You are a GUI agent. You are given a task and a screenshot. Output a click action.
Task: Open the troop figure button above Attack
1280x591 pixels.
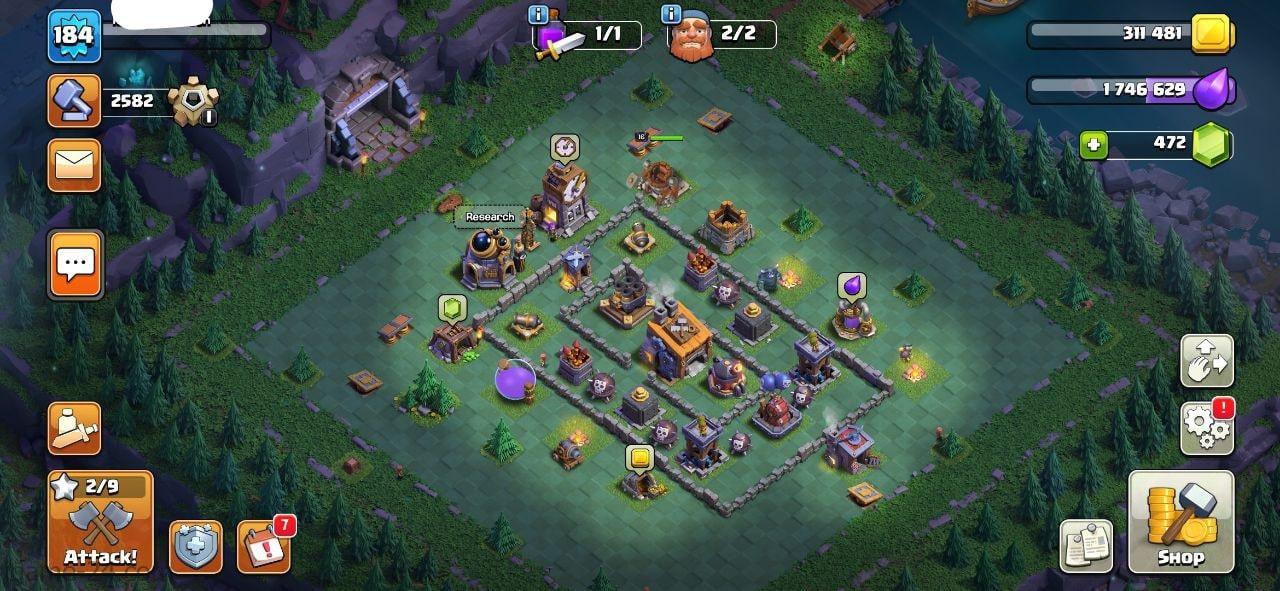coord(75,429)
